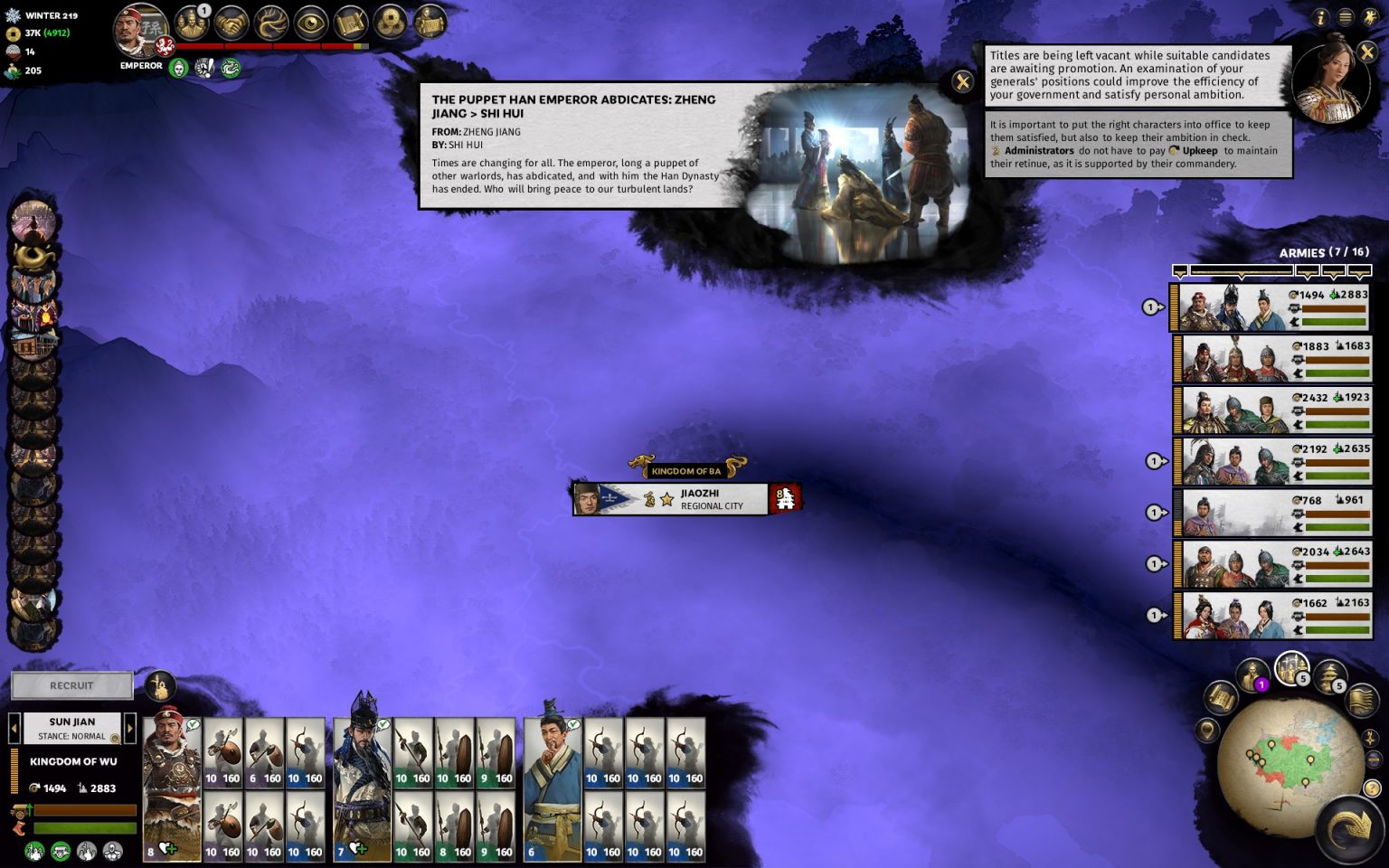Image resolution: width=1389 pixels, height=868 pixels.
Task: Click the RECRUIT button
Action: 71,685
